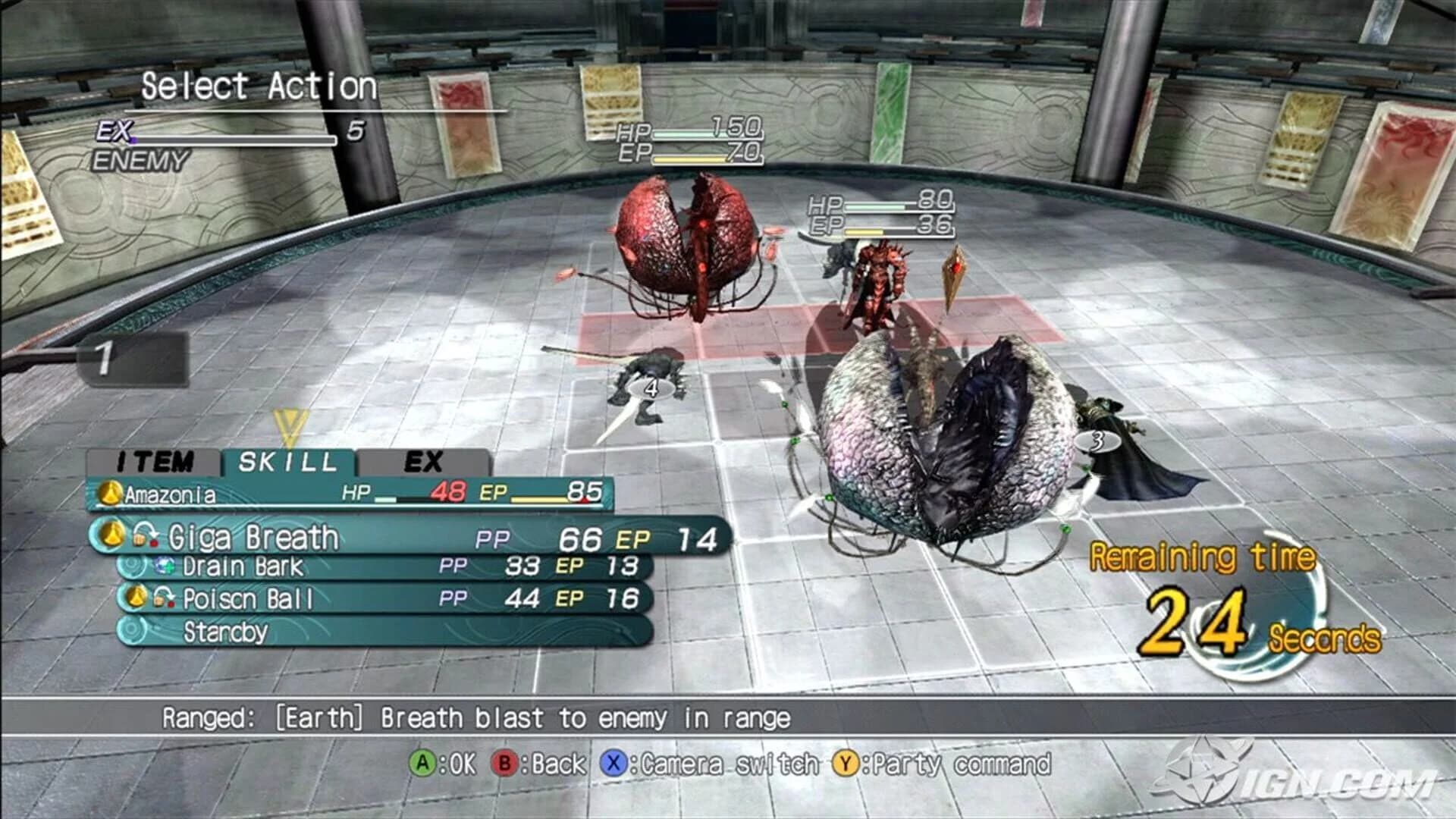This screenshot has width=1456, height=819.
Task: Select the fist icon next to Giga Breath
Action: 140,539
